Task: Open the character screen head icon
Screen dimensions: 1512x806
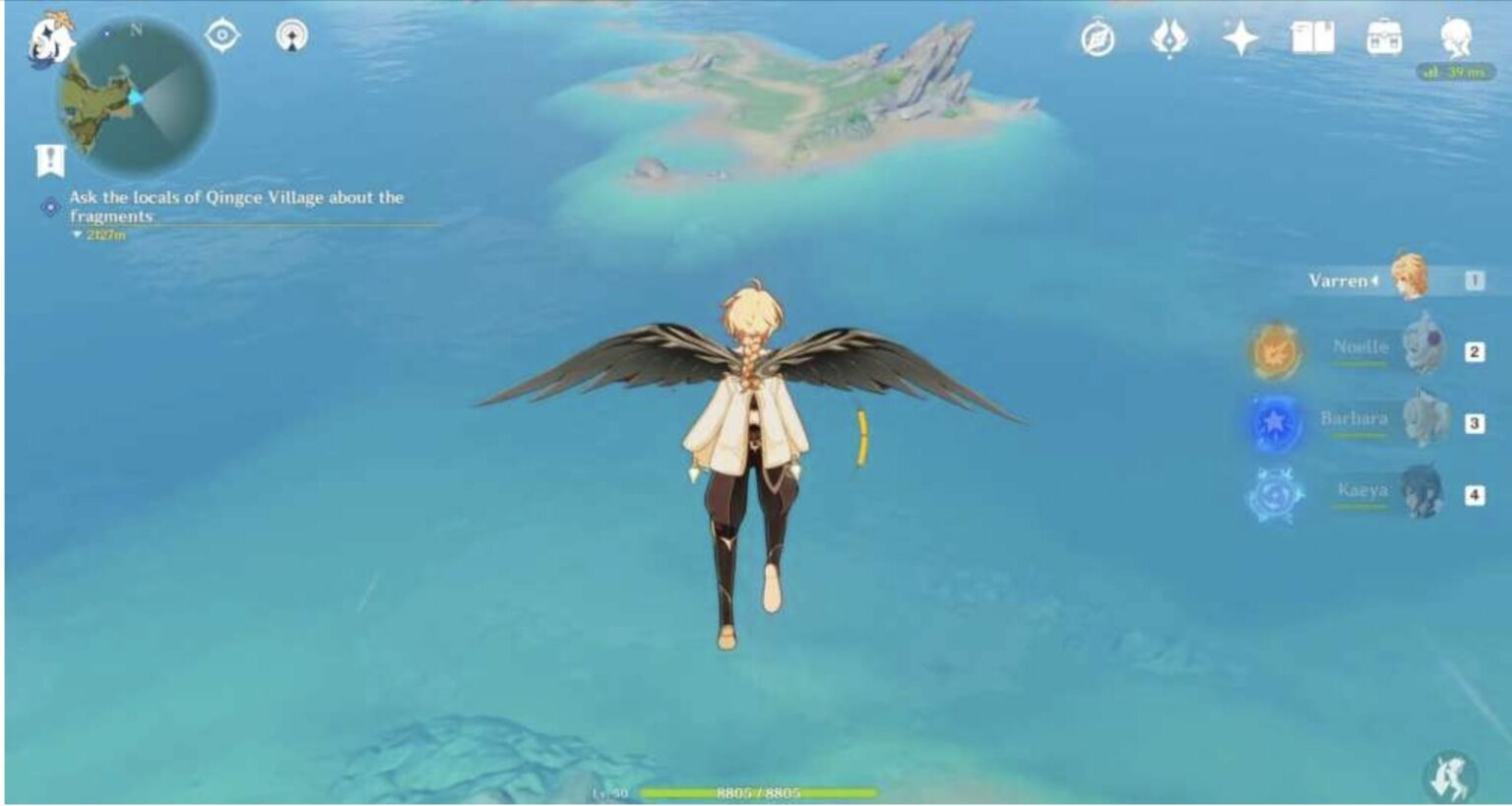Action: [x=1456, y=39]
